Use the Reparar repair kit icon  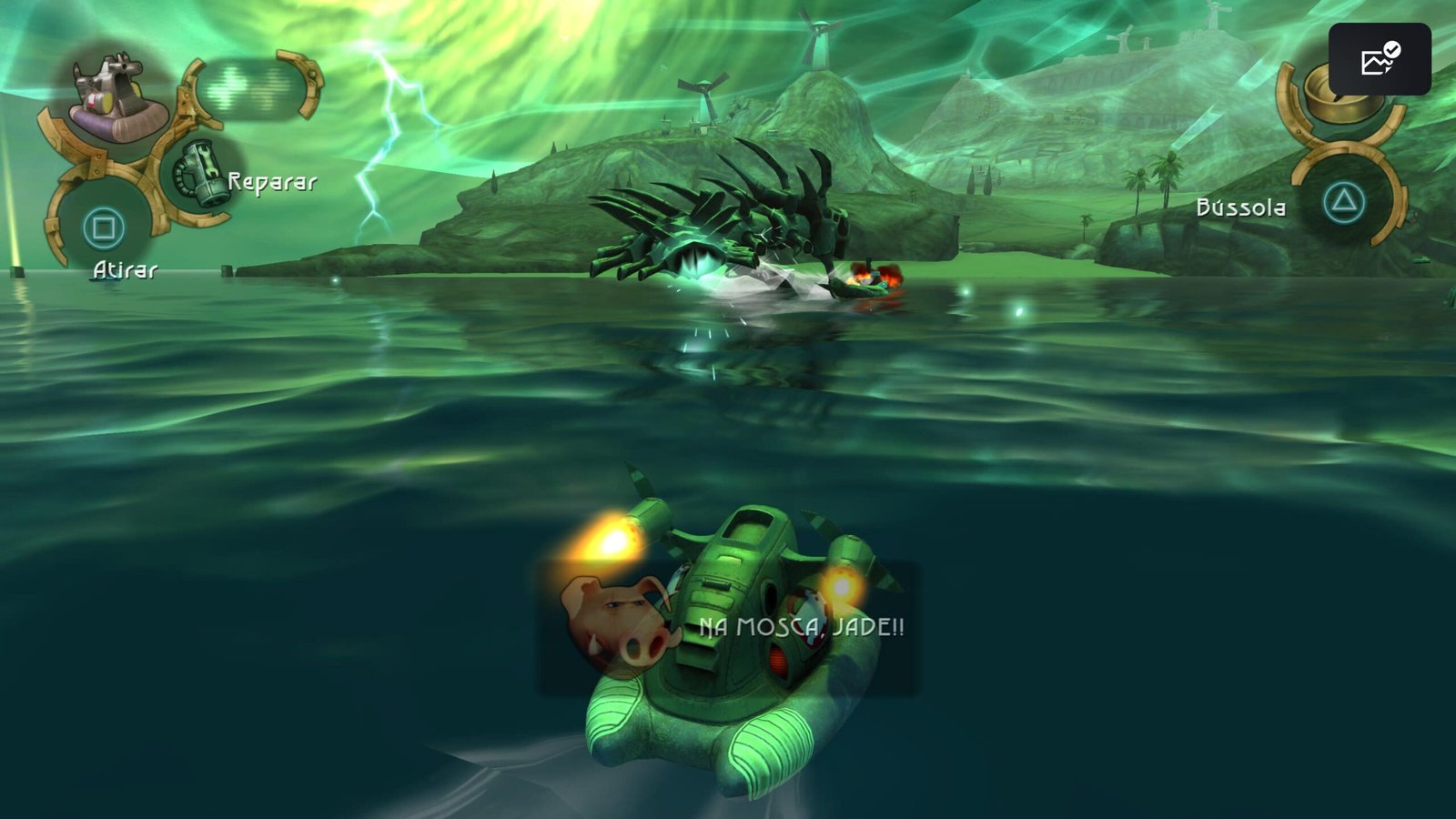(201, 173)
